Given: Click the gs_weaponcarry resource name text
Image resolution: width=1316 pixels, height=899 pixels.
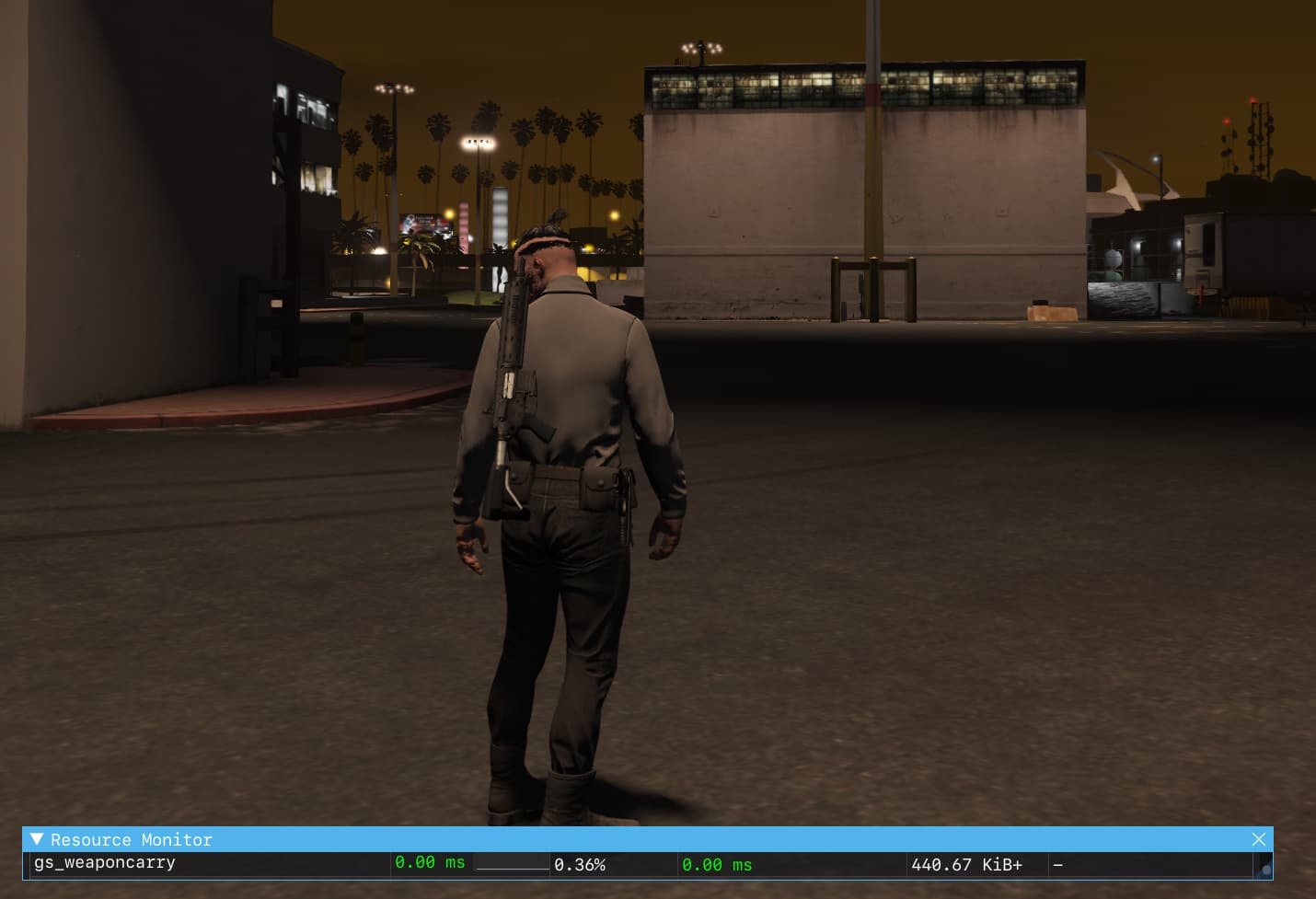Looking at the screenshot, I should pyautogui.click(x=104, y=862).
